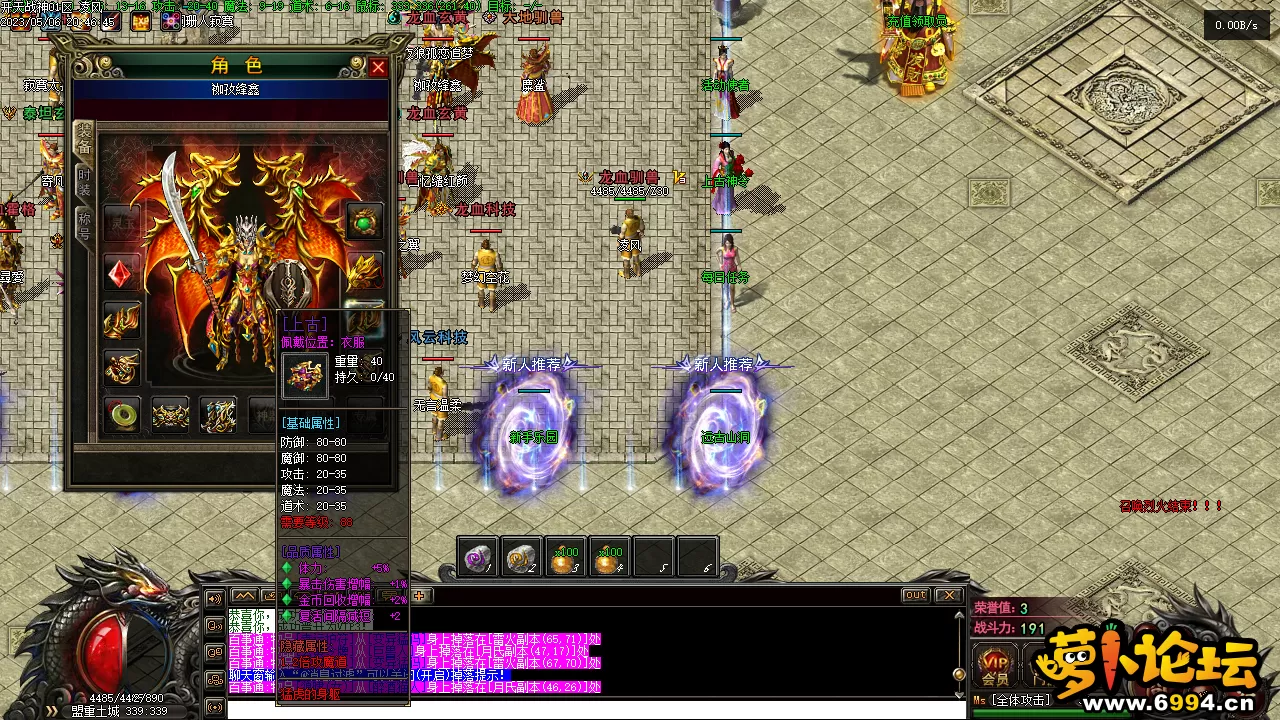Click the chat window 'out' button
This screenshot has height=720, width=1280.
click(915, 595)
